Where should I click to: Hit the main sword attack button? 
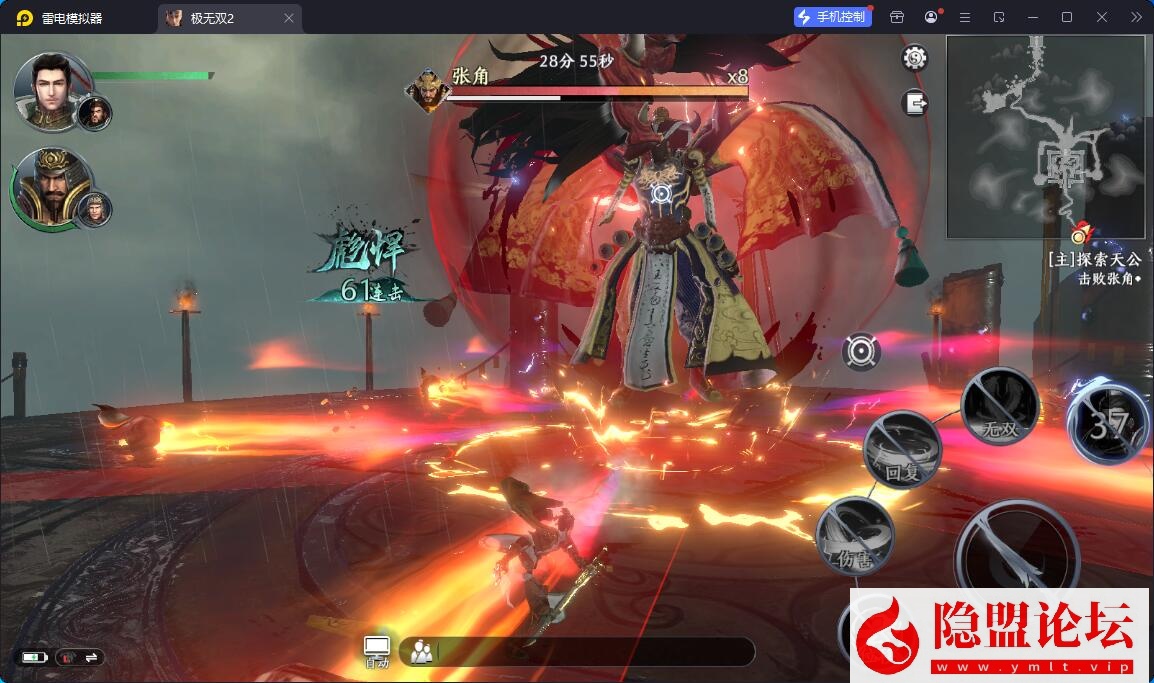pyautogui.click(x=1016, y=556)
